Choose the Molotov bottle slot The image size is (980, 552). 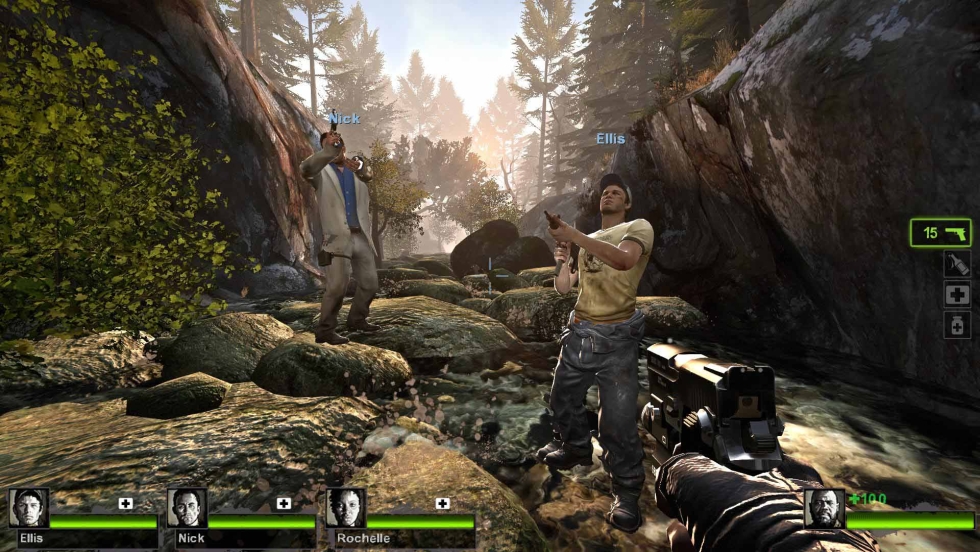957,264
